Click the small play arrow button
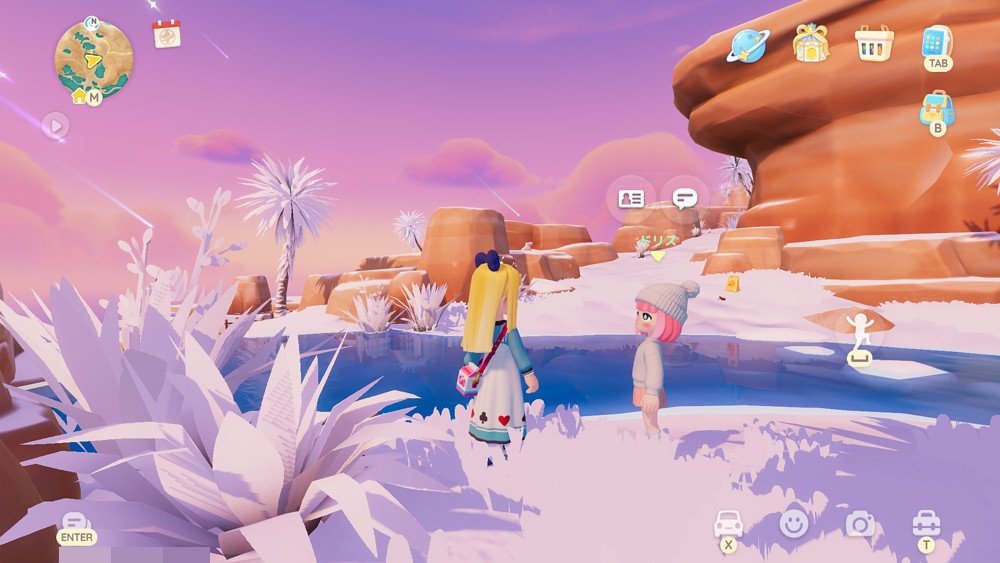The width and height of the screenshot is (1000, 563). coord(55,126)
